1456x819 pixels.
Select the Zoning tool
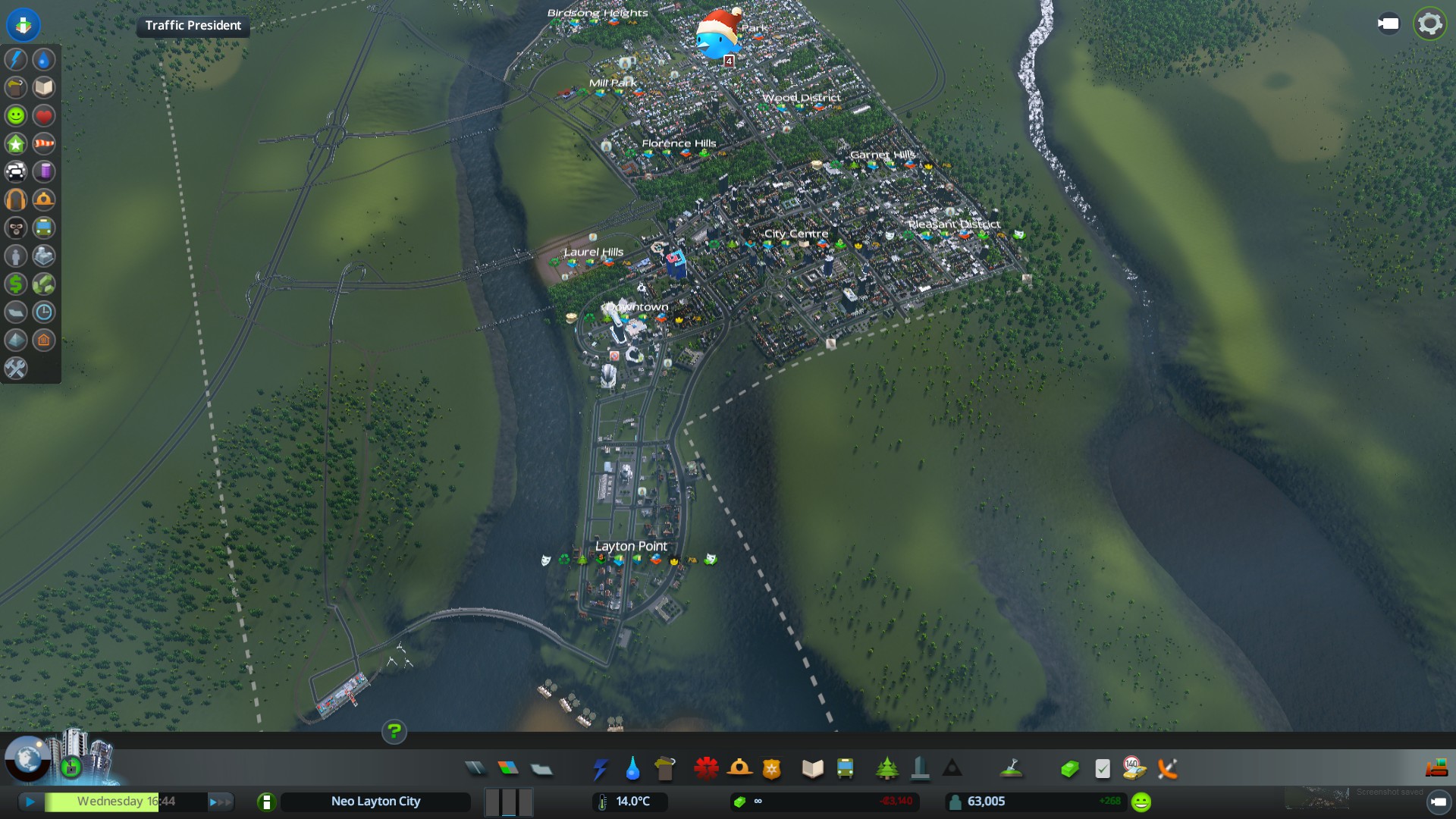(x=508, y=769)
